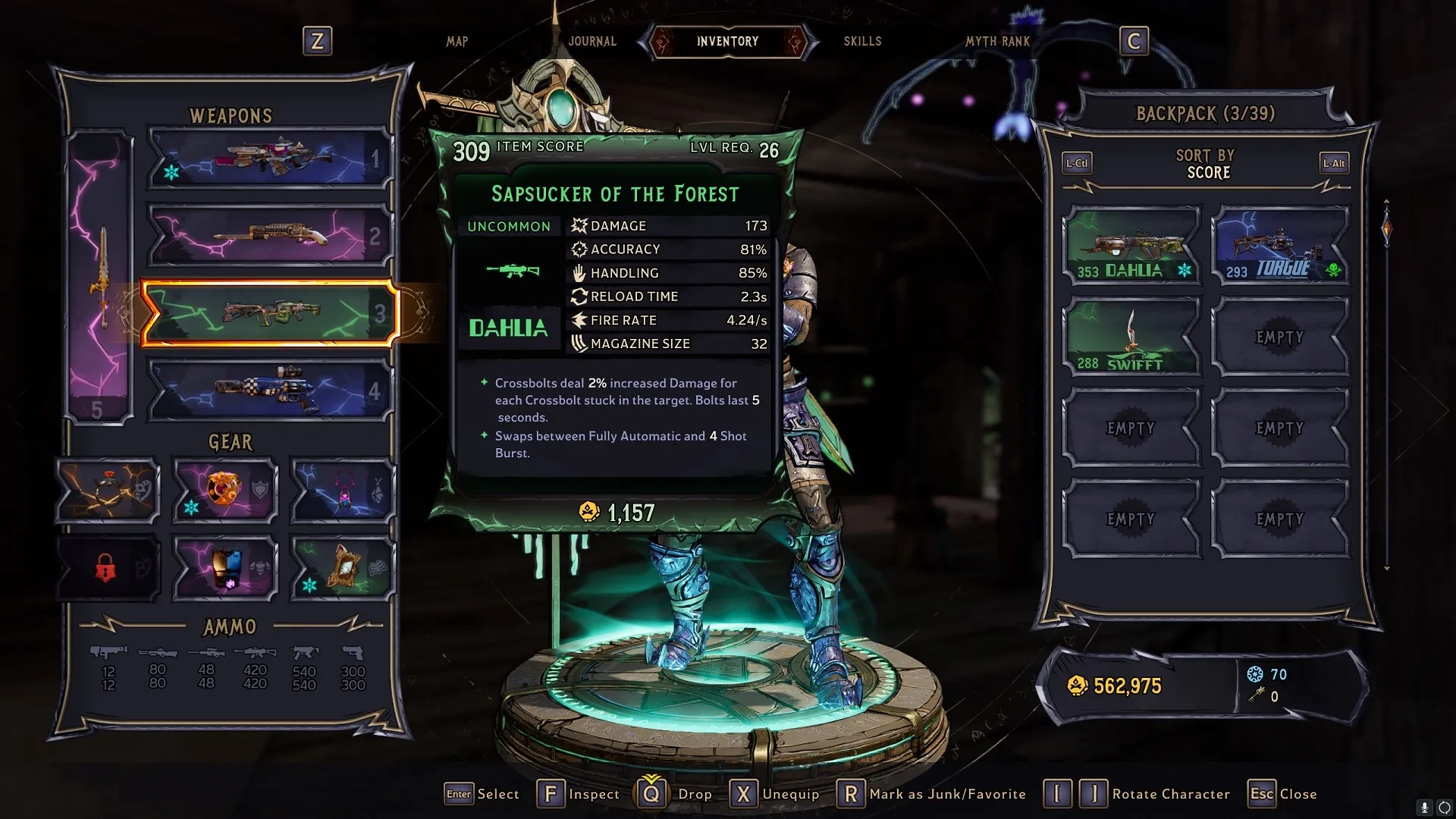Choose the purple weapon in slot 2

pos(270,236)
